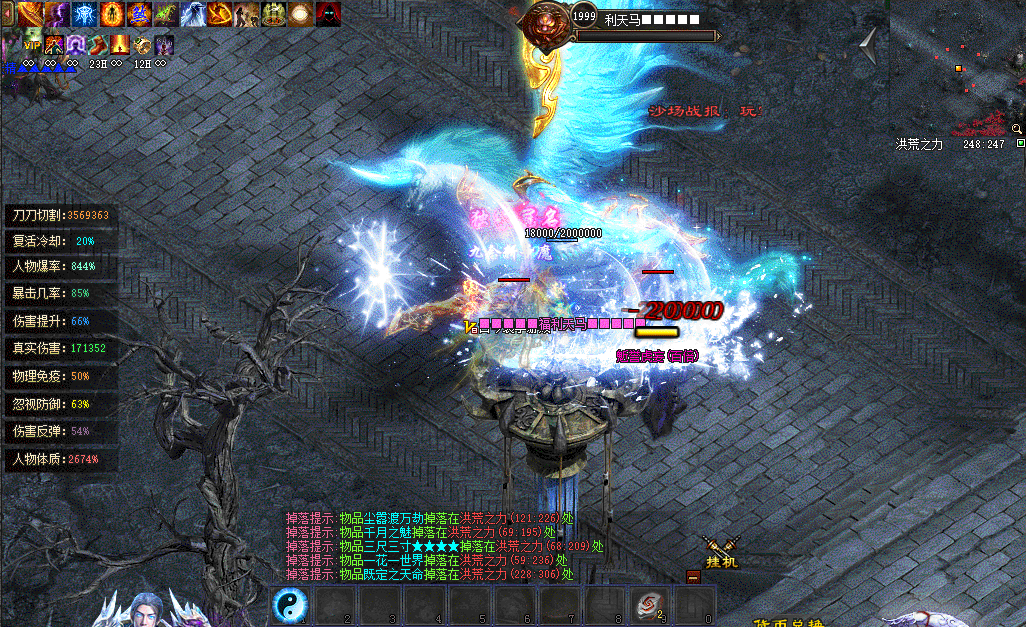
Task: Open the minimap in the top-right corner
Action: (957, 65)
